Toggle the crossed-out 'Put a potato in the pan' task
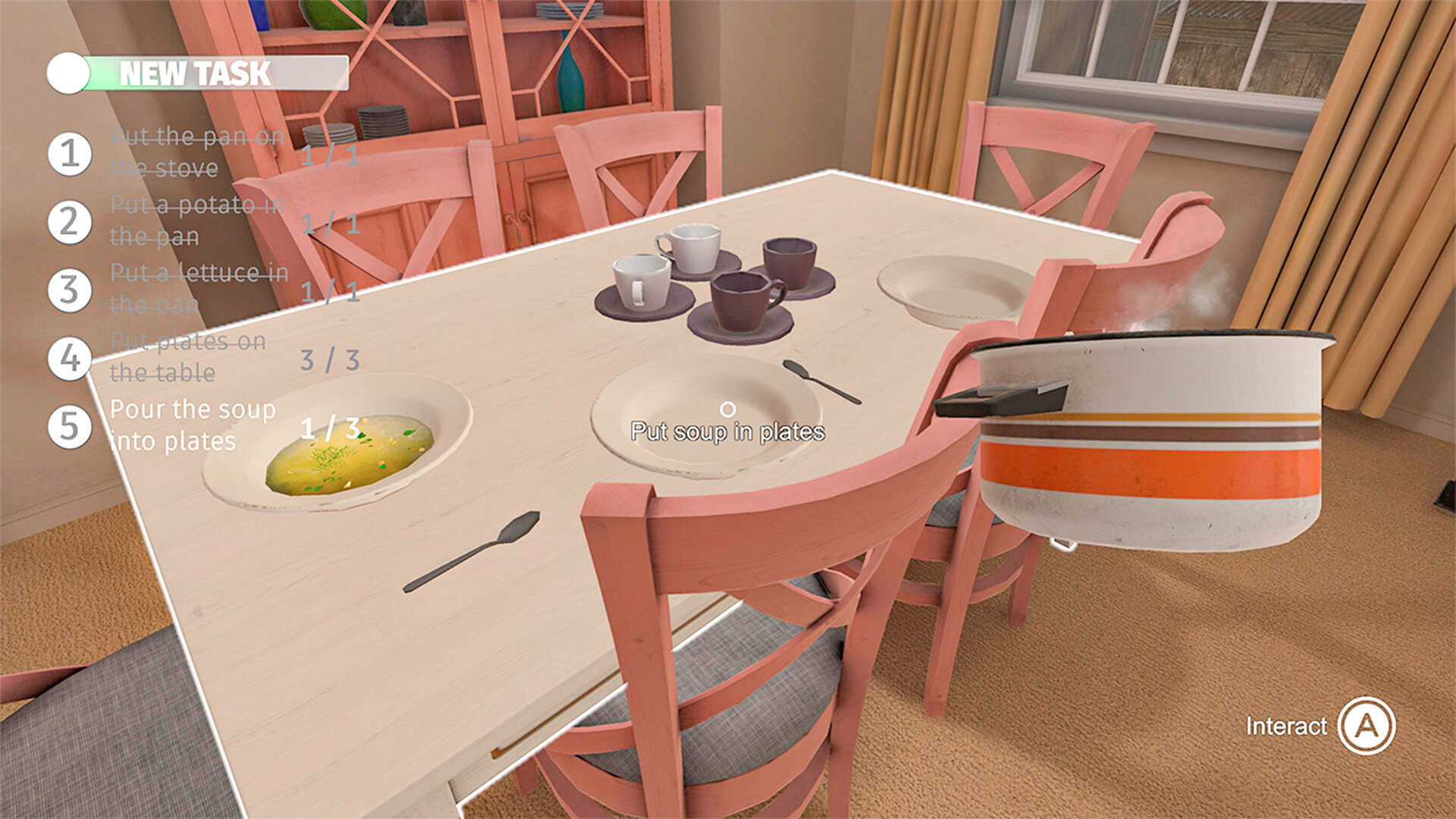 point(193,220)
